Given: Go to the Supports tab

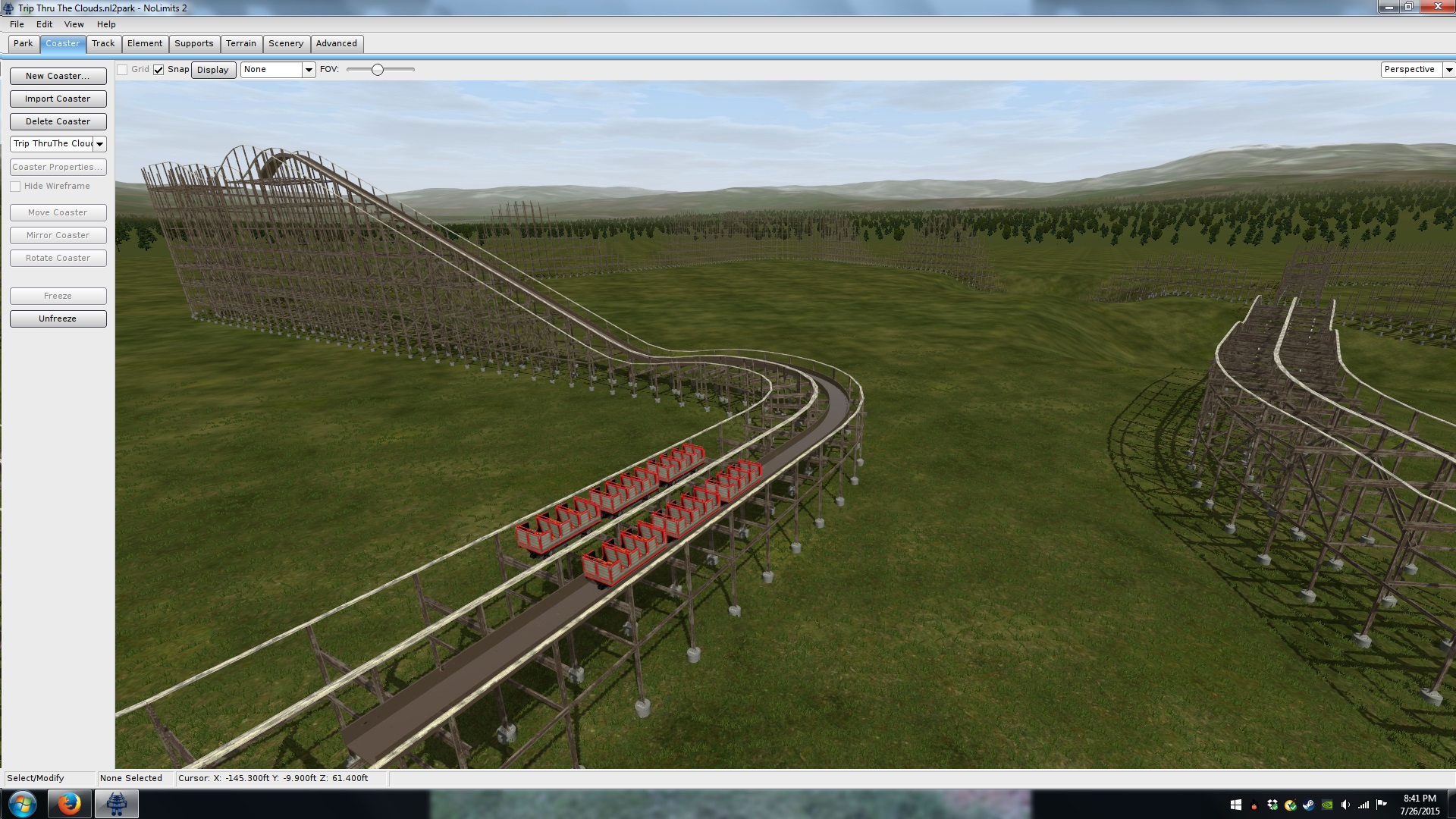Looking at the screenshot, I should click(x=194, y=43).
